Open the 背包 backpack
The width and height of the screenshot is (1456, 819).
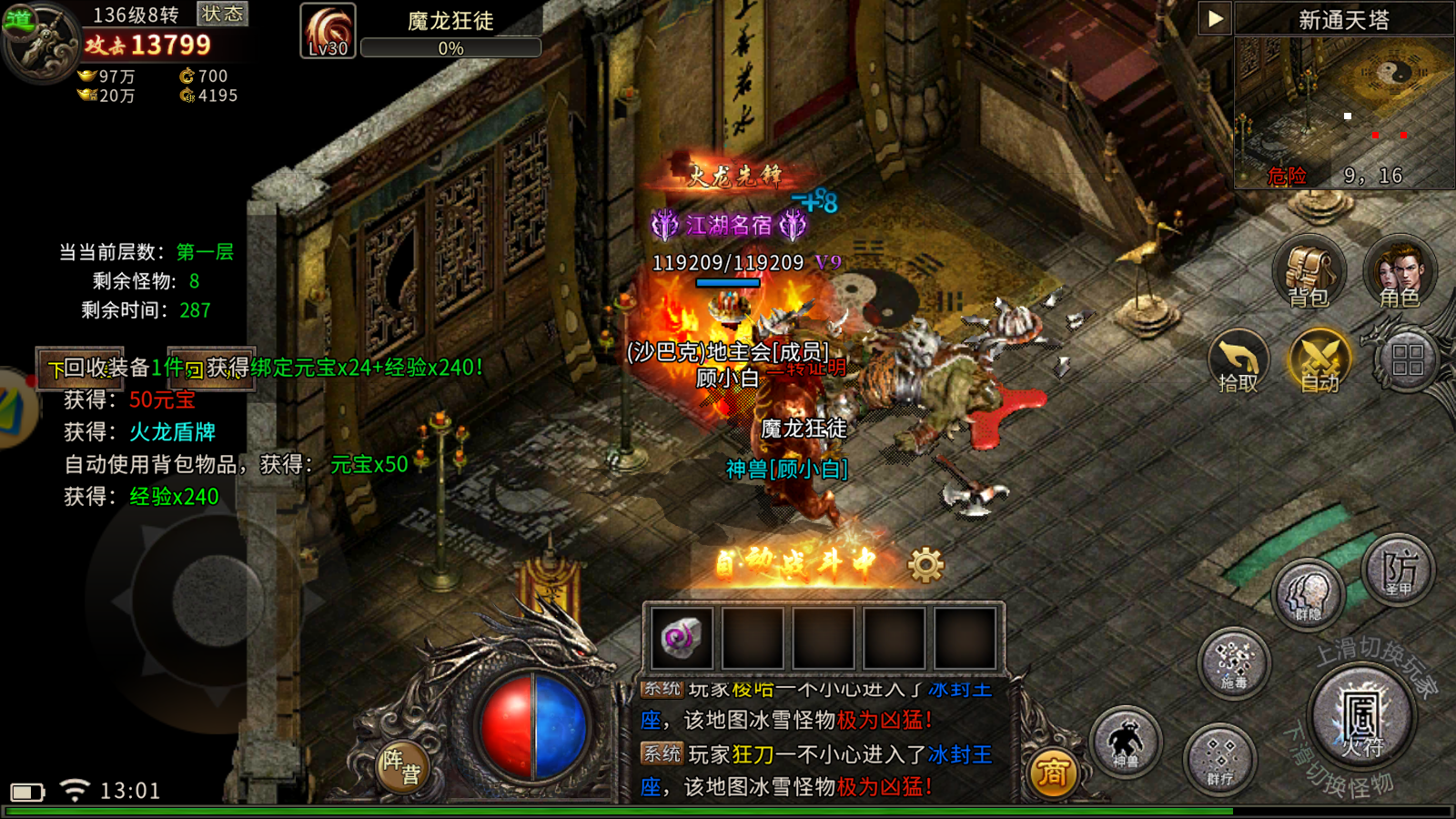(x=1309, y=271)
